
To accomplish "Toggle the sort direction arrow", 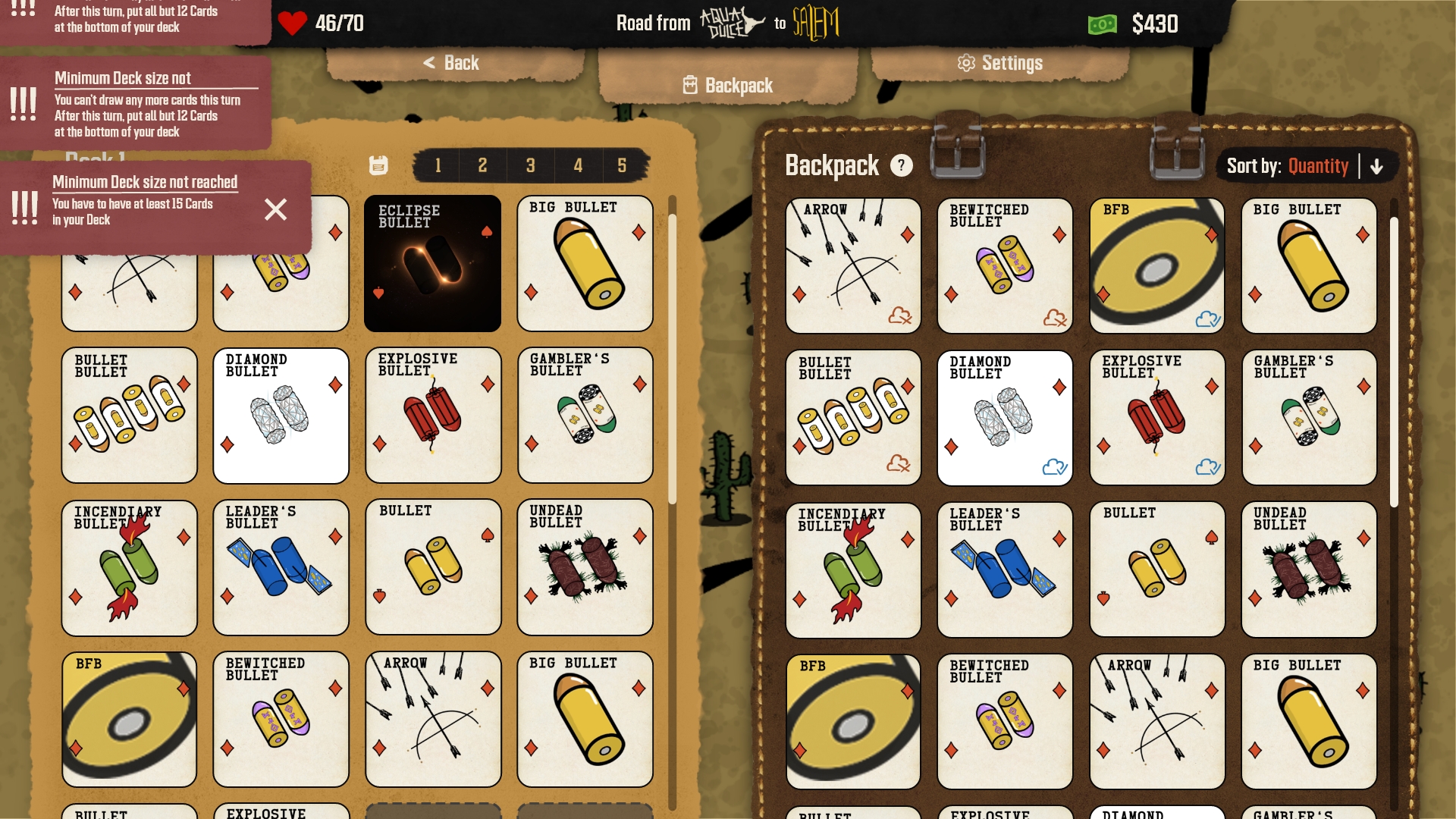I will (x=1377, y=166).
